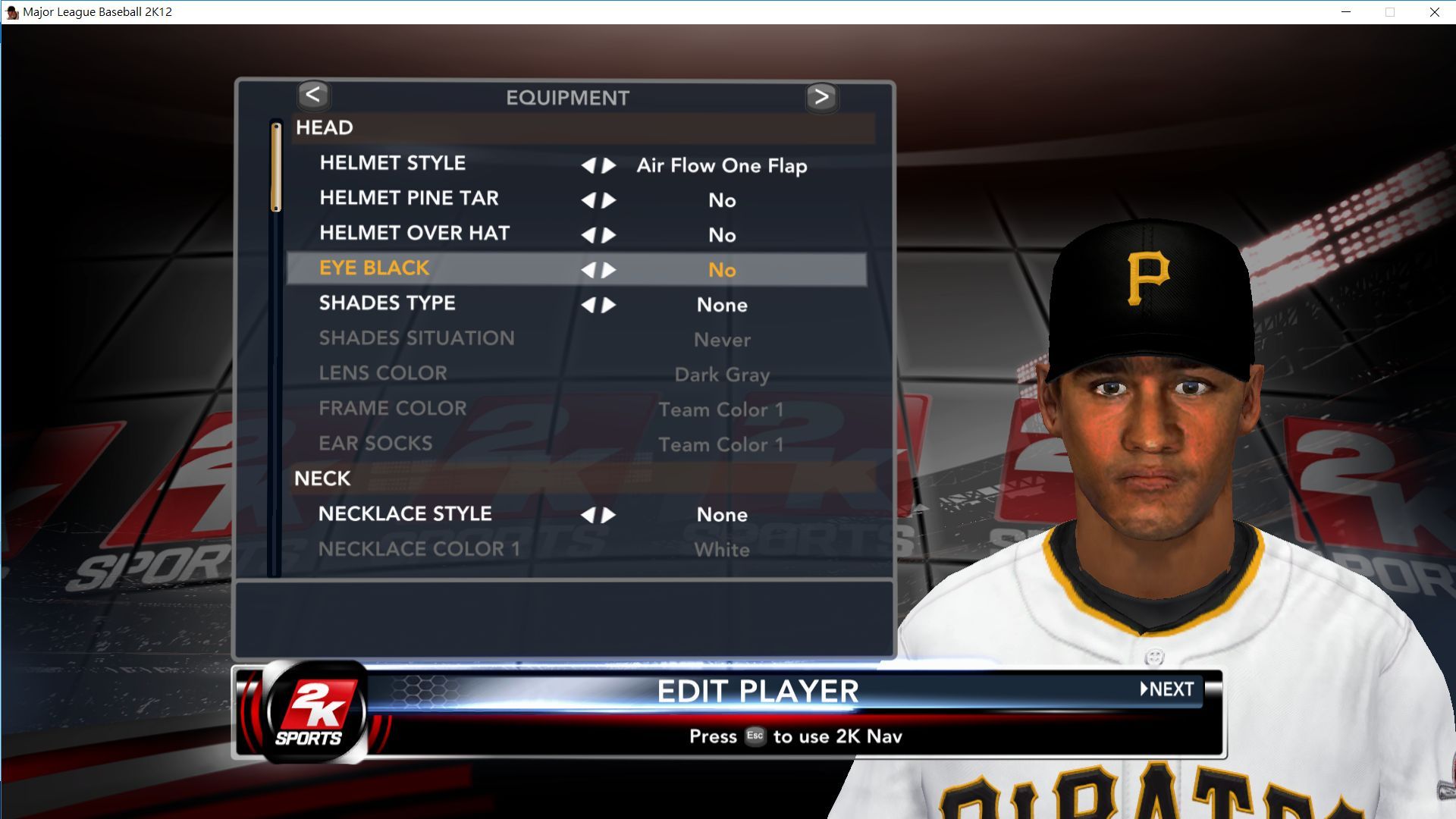Cycle Shades Type to next option
This screenshot has height=819, width=1456.
point(609,305)
